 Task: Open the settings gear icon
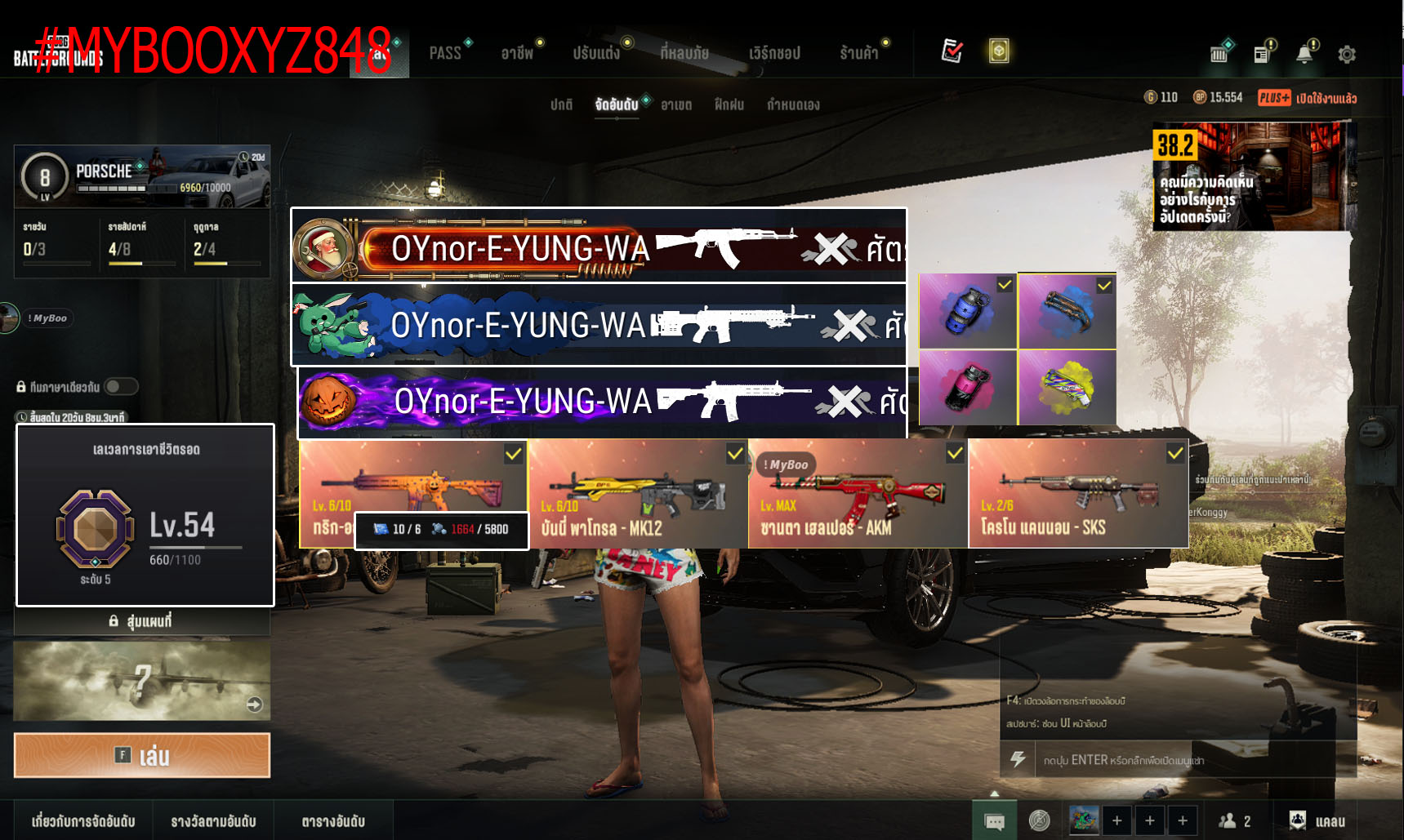tap(1347, 55)
